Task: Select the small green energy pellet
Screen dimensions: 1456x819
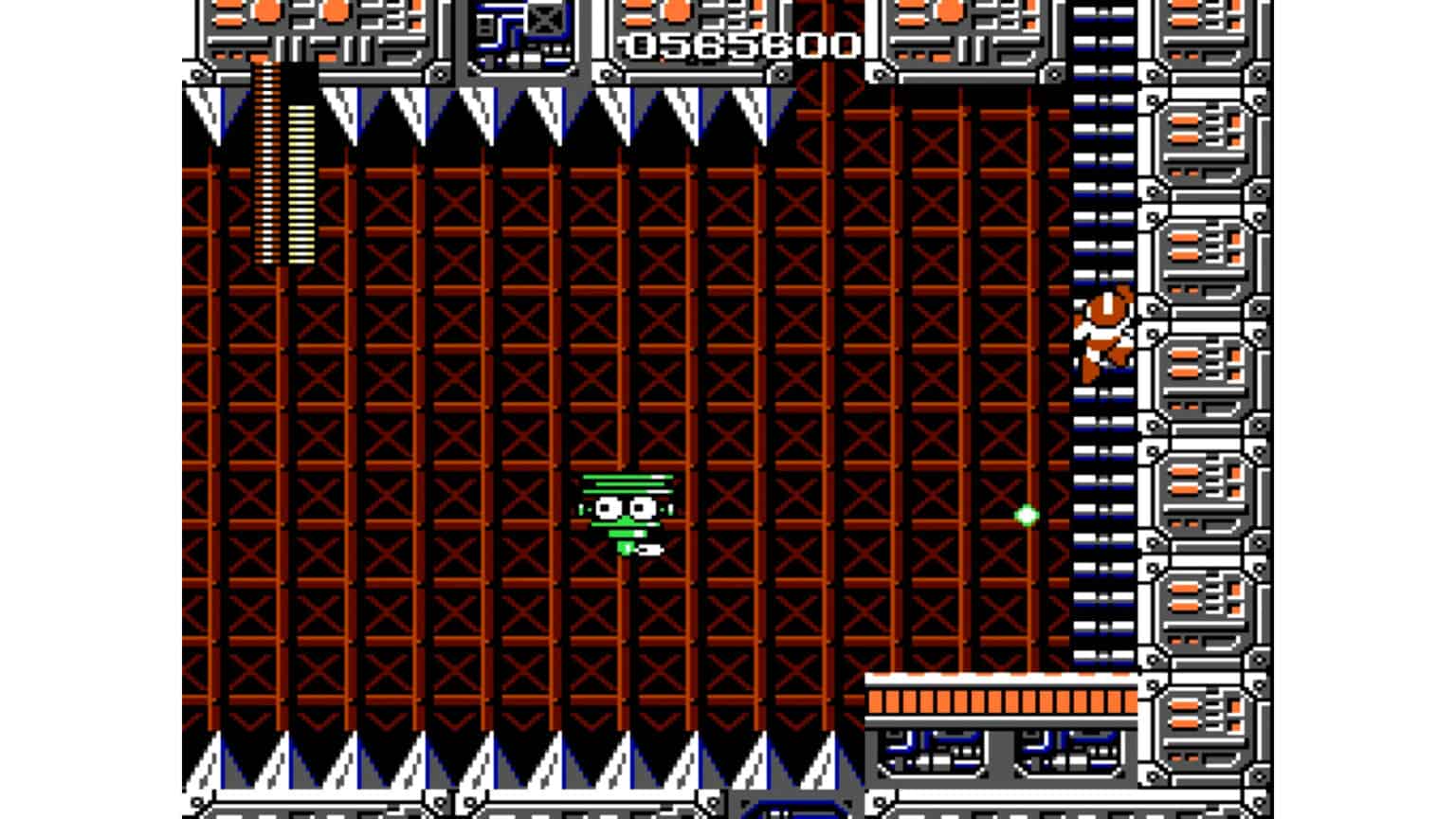Action: click(x=1027, y=515)
